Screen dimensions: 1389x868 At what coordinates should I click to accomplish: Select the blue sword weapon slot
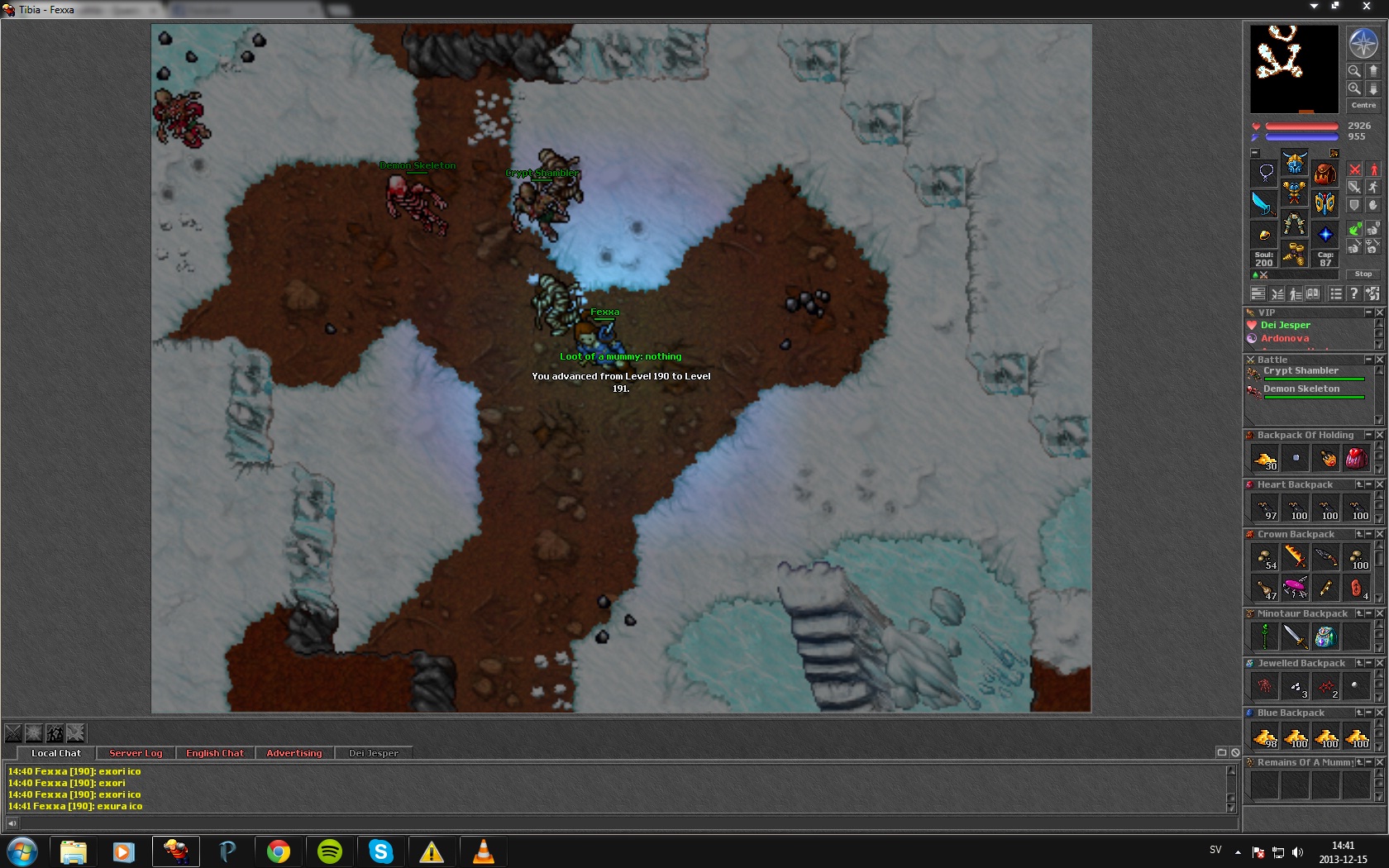1263,203
